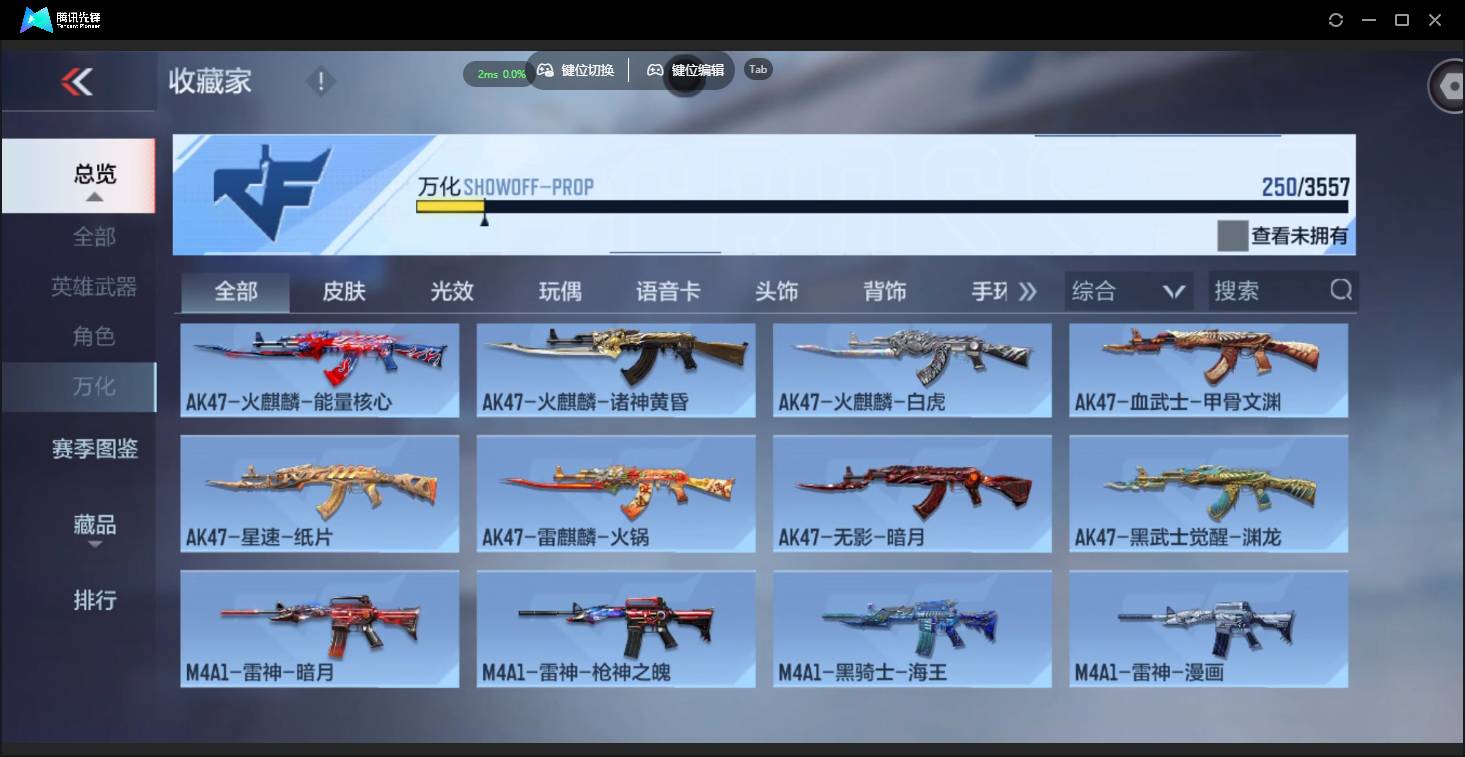The height and width of the screenshot is (757, 1465).
Task: Switch to the 玩偶 tab
Action: pos(559,290)
